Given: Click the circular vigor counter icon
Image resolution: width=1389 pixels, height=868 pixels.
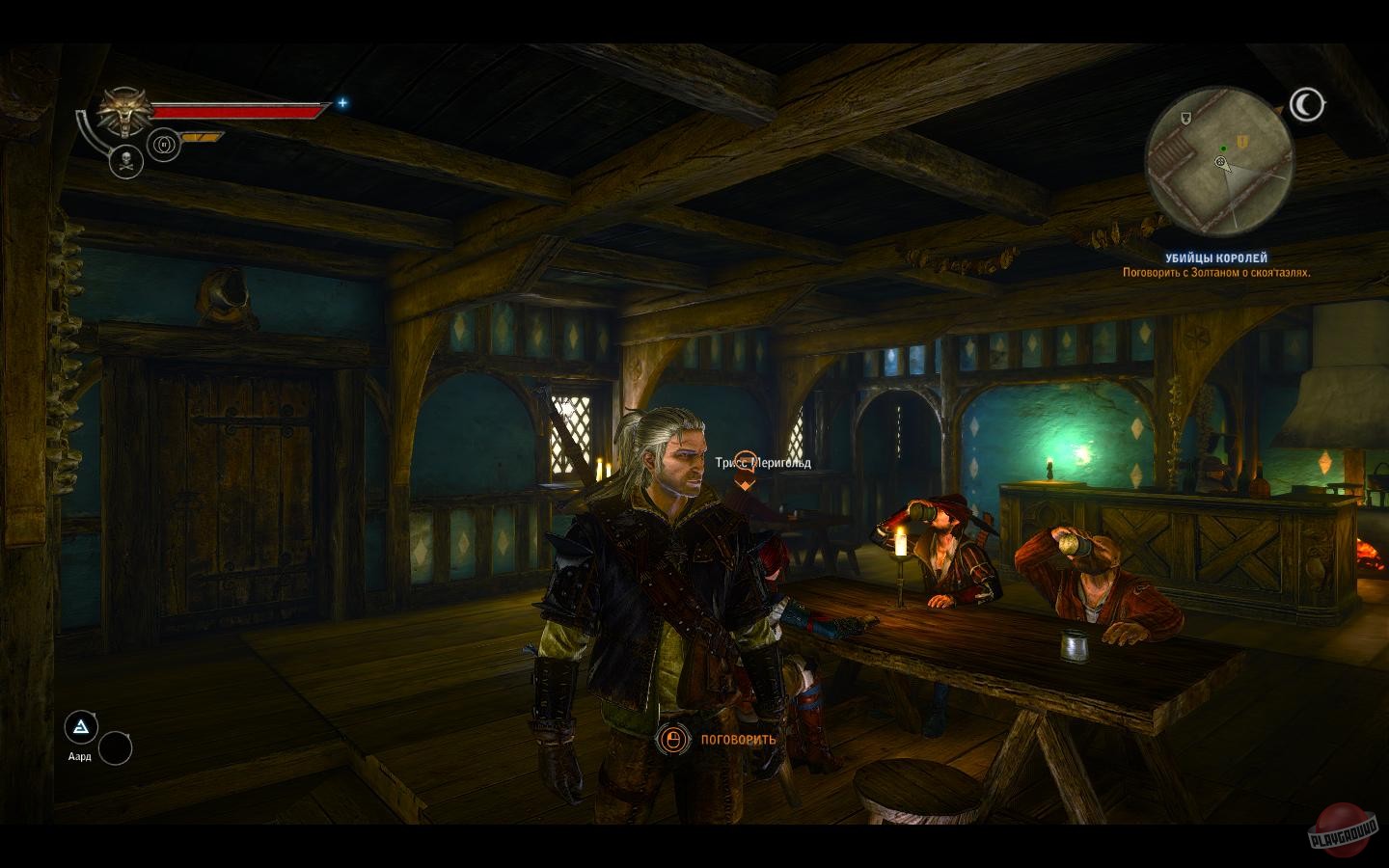Looking at the screenshot, I should tap(163, 143).
